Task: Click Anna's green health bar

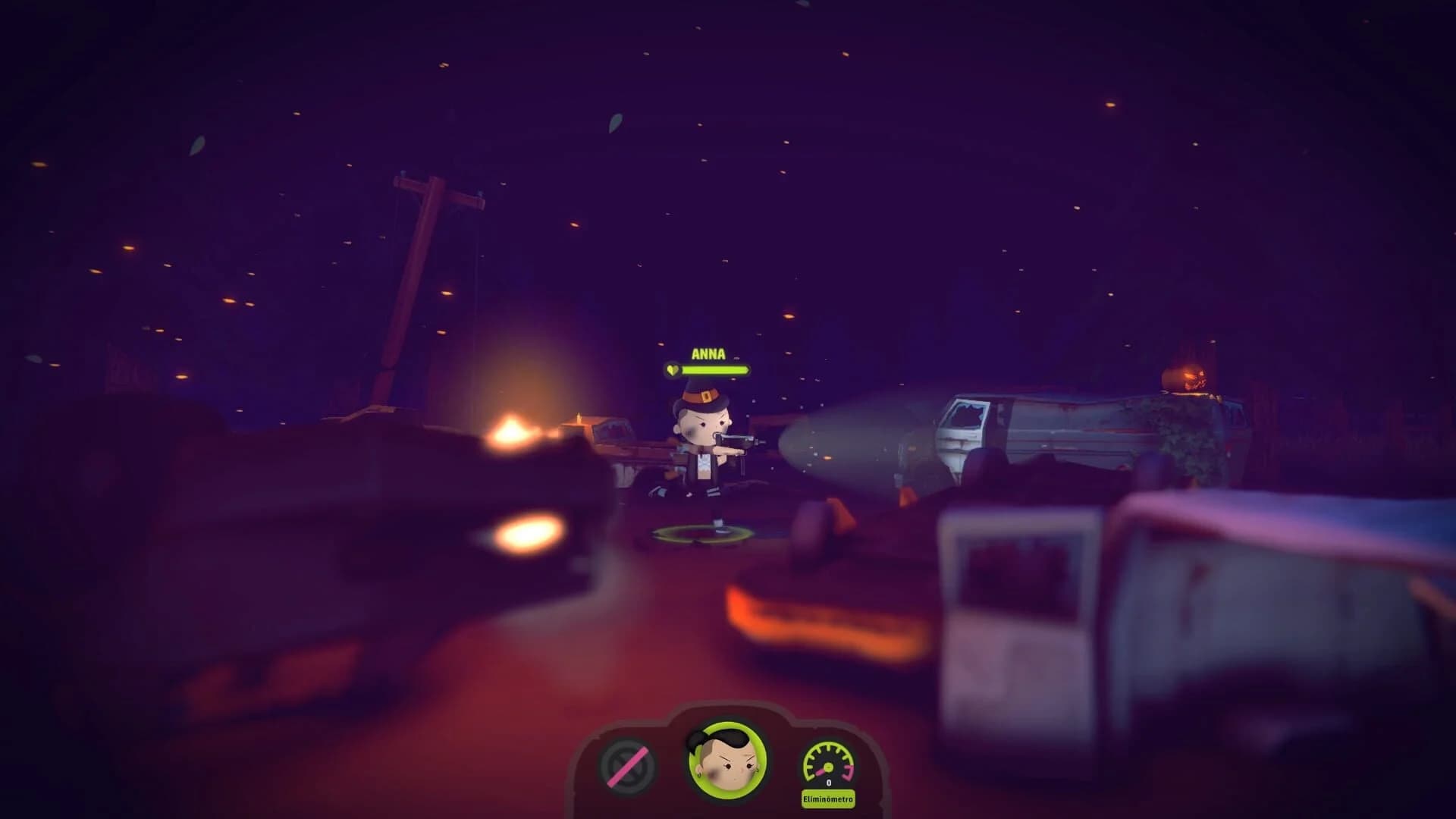Action: [716, 370]
